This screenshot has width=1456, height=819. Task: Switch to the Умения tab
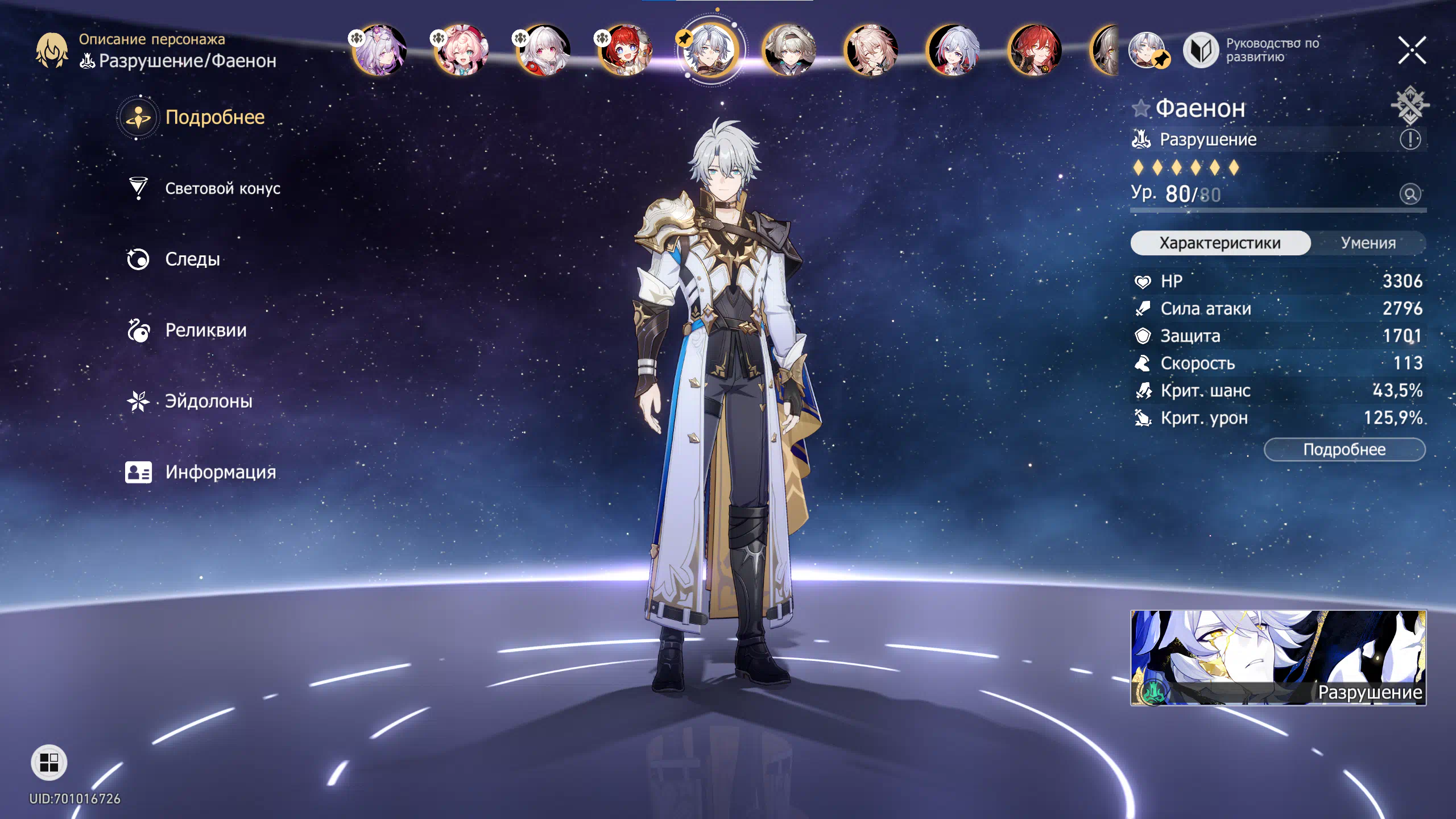(1368, 243)
